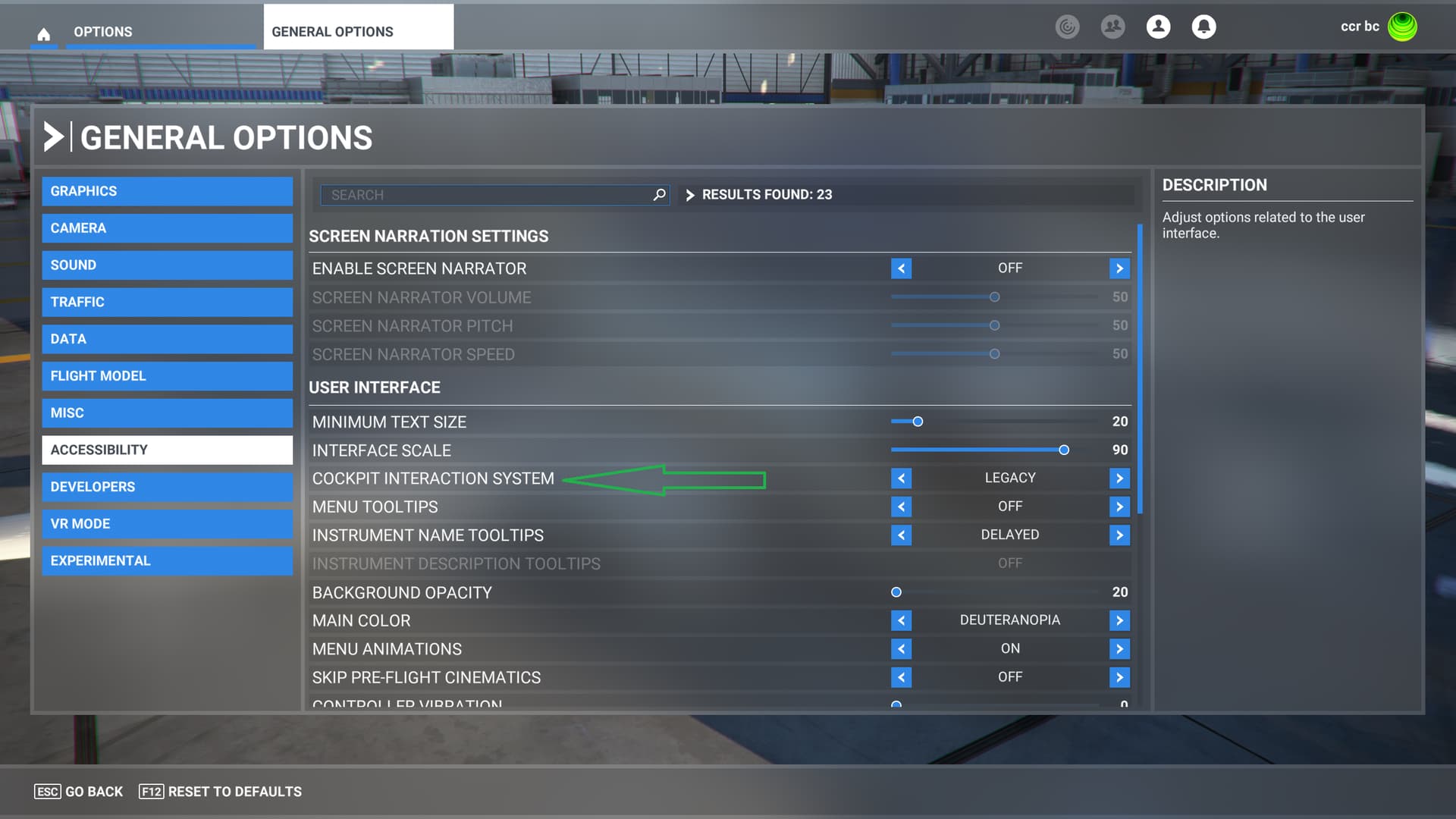The height and width of the screenshot is (819, 1456).
Task: Change Cockpit Interaction System from Legacy
Action: coord(1119,478)
